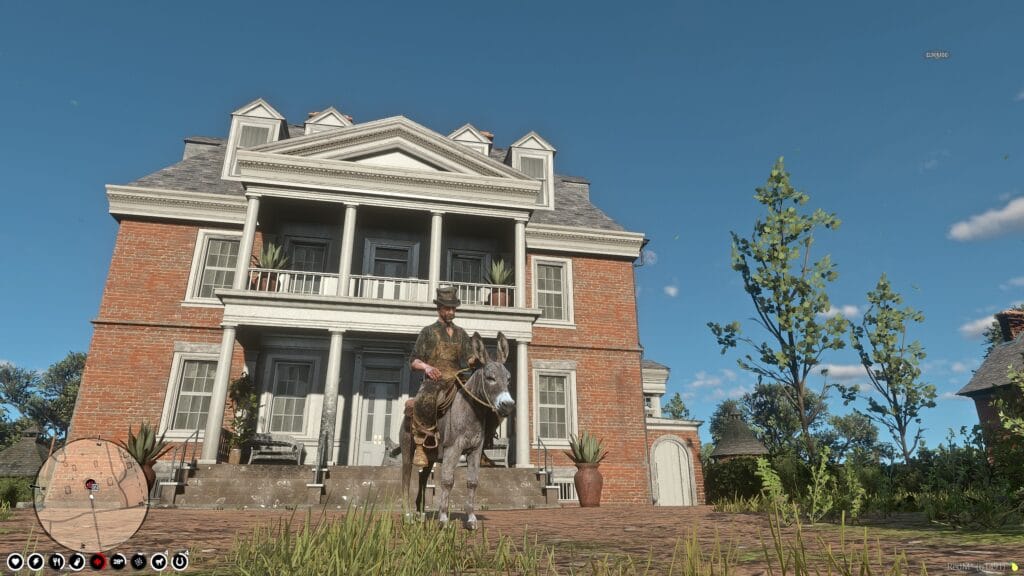Click the horseshoe horse stamina icon
The image size is (1024, 576).
(180, 561)
